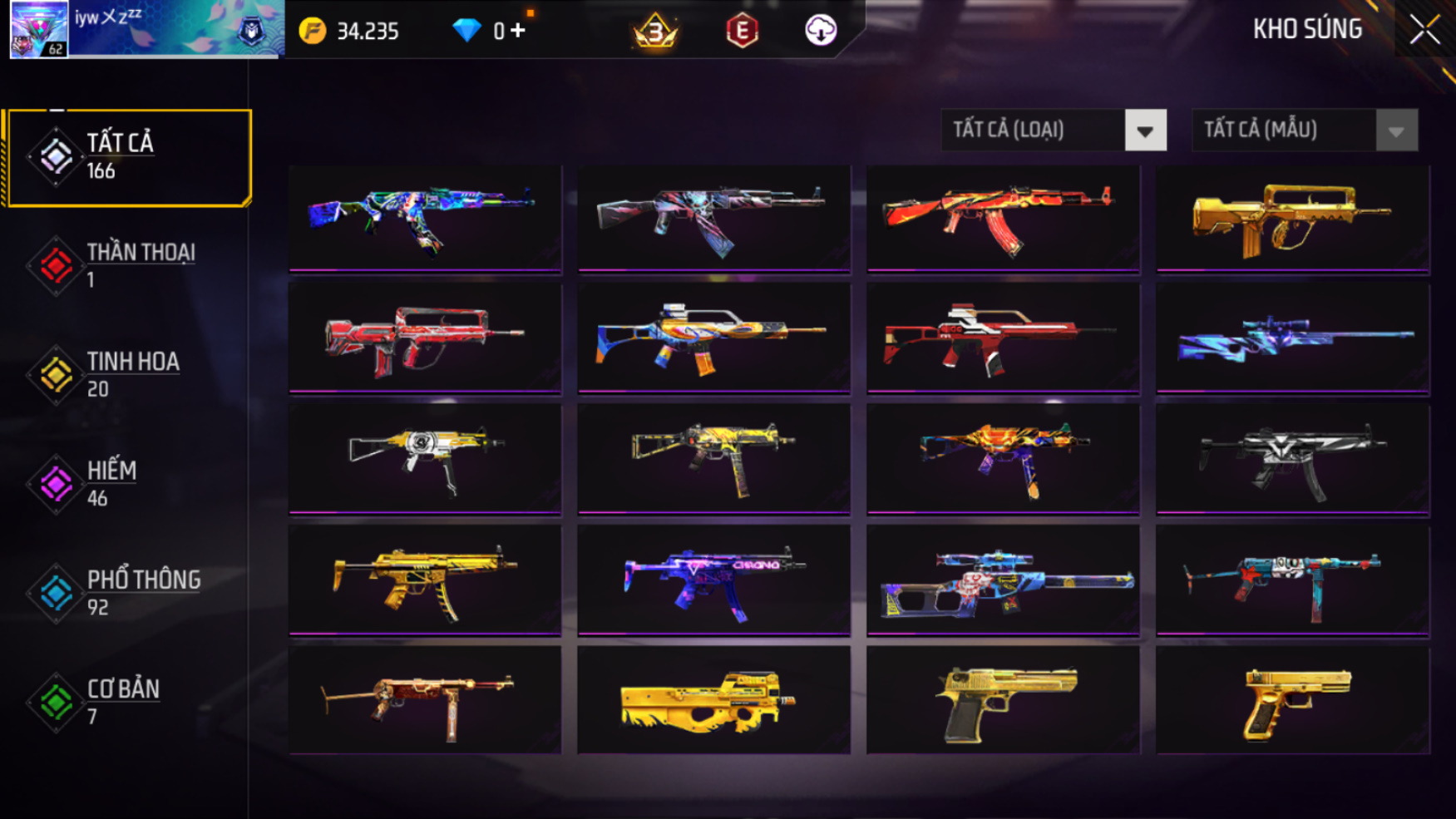
Task: Choose the golden Desert Eagle pistol skin
Action: [1003, 701]
